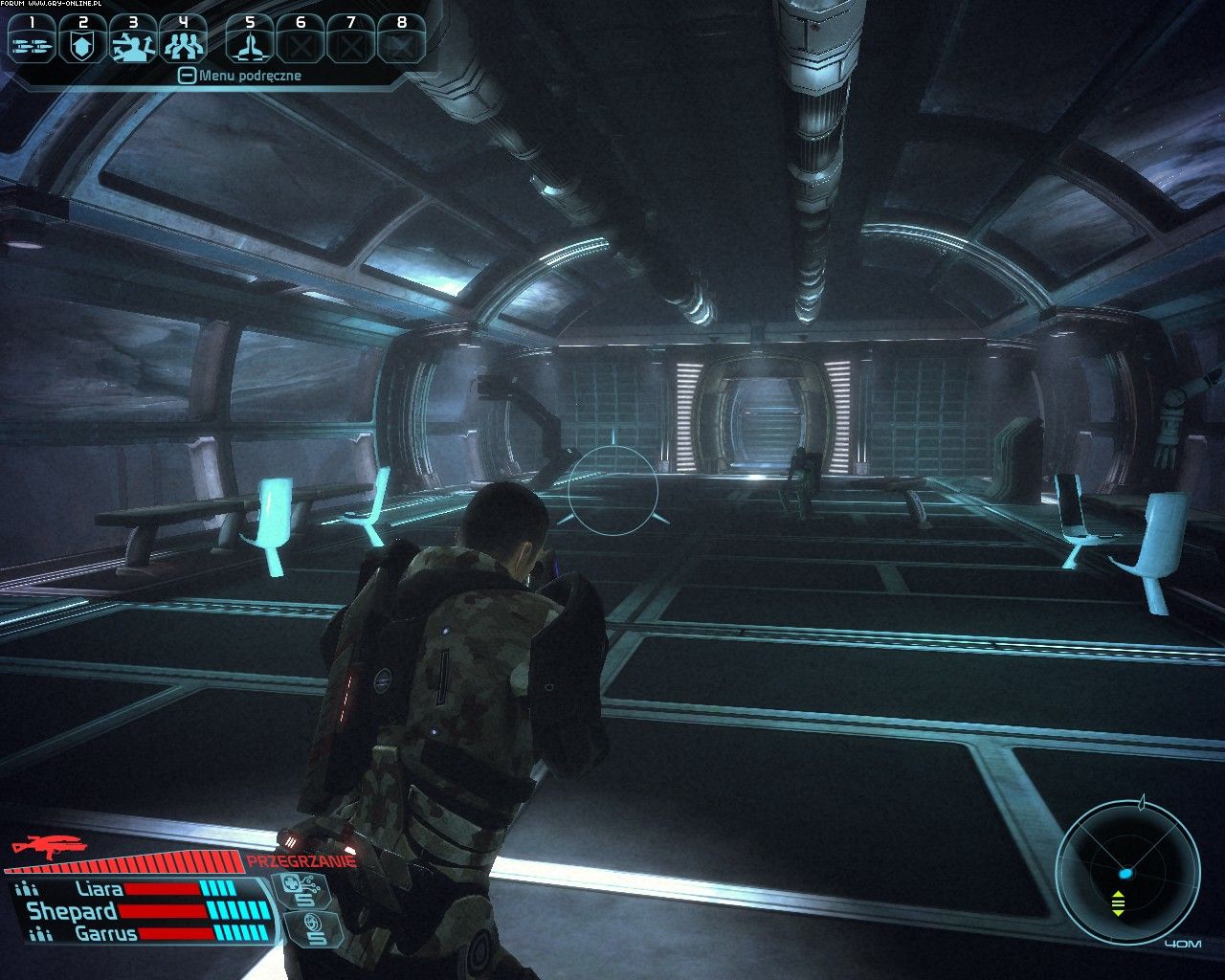Choose Garrus in the squad status list
This screenshot has width=1225, height=980.
point(104,933)
